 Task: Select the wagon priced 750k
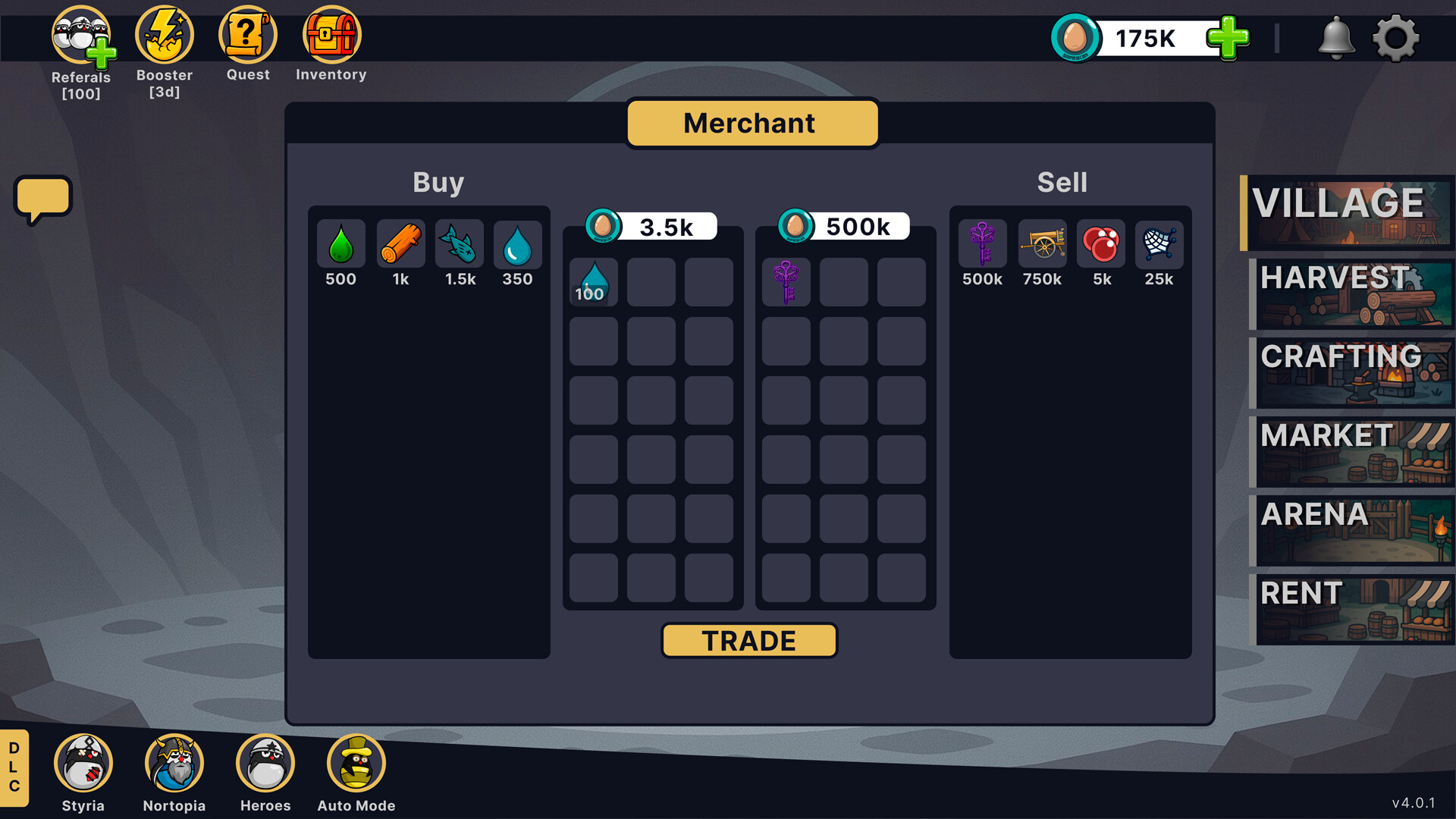point(1041,244)
